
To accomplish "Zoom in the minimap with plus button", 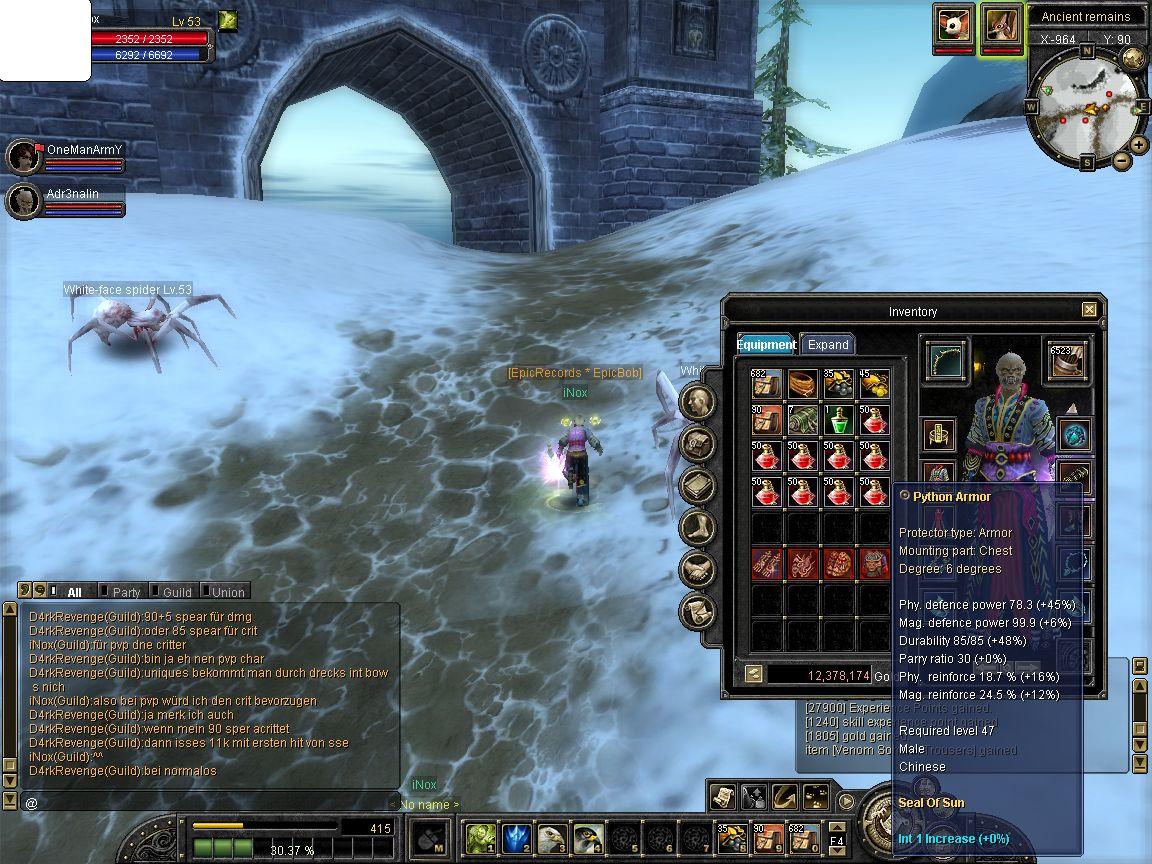I will click(1139, 145).
